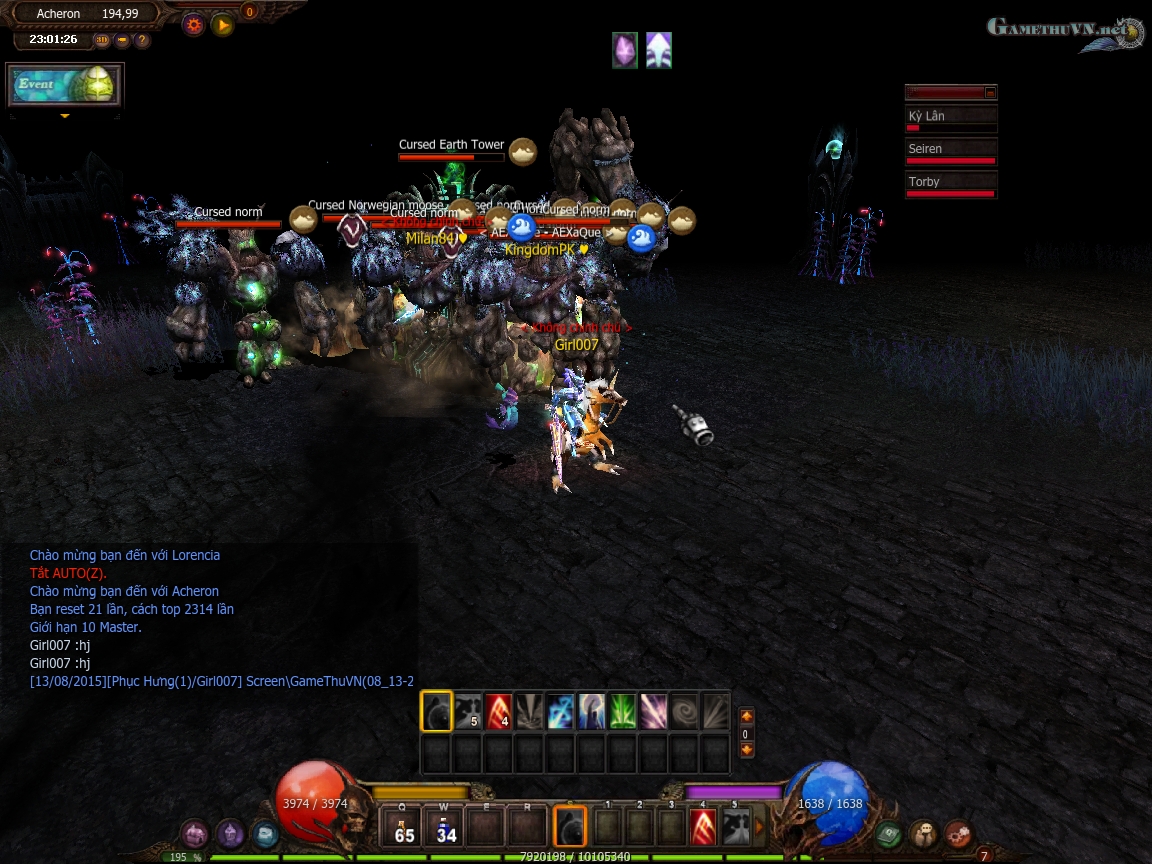
Task: Open help with the question mark button
Action: (142, 40)
